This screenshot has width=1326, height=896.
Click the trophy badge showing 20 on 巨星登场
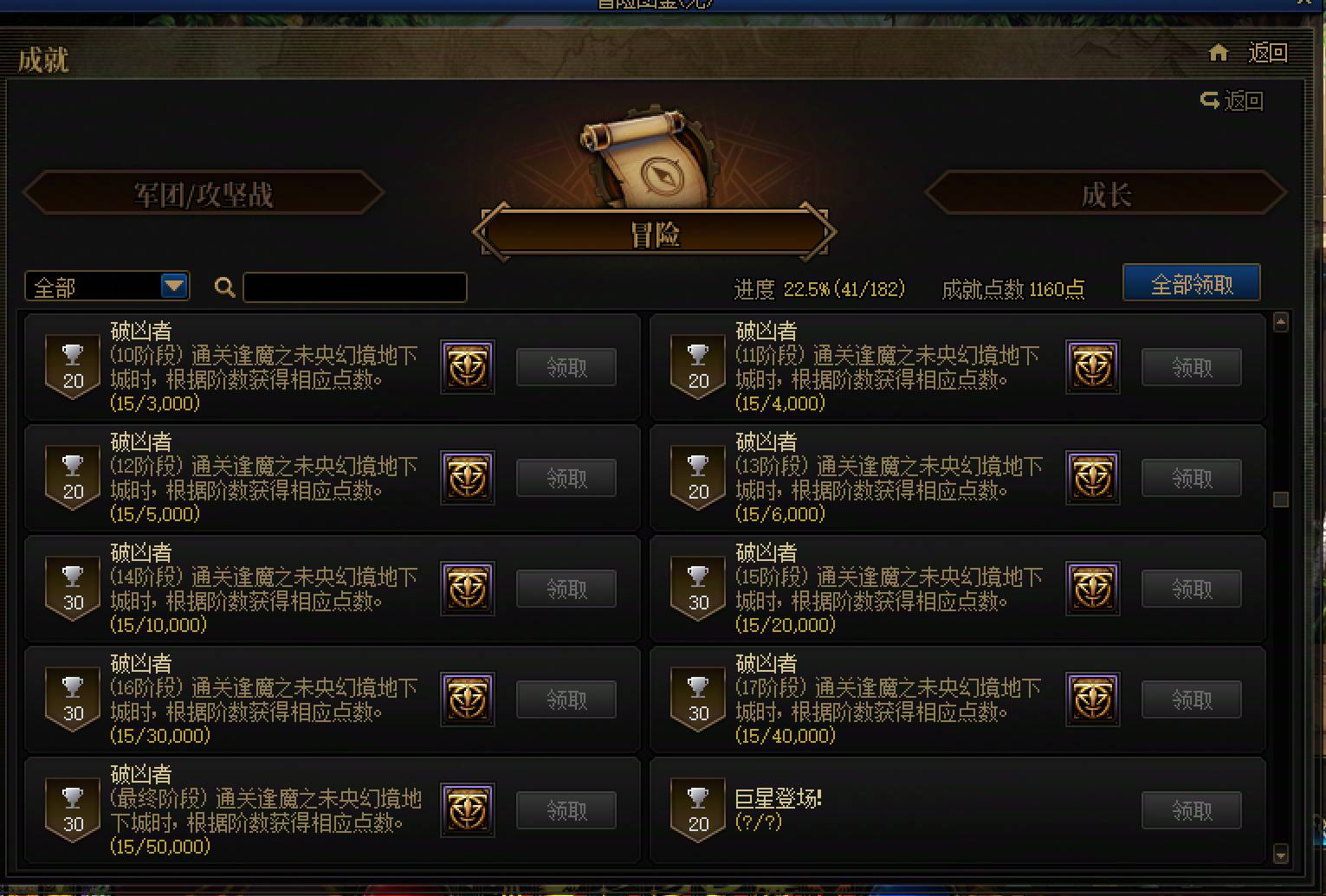697,809
